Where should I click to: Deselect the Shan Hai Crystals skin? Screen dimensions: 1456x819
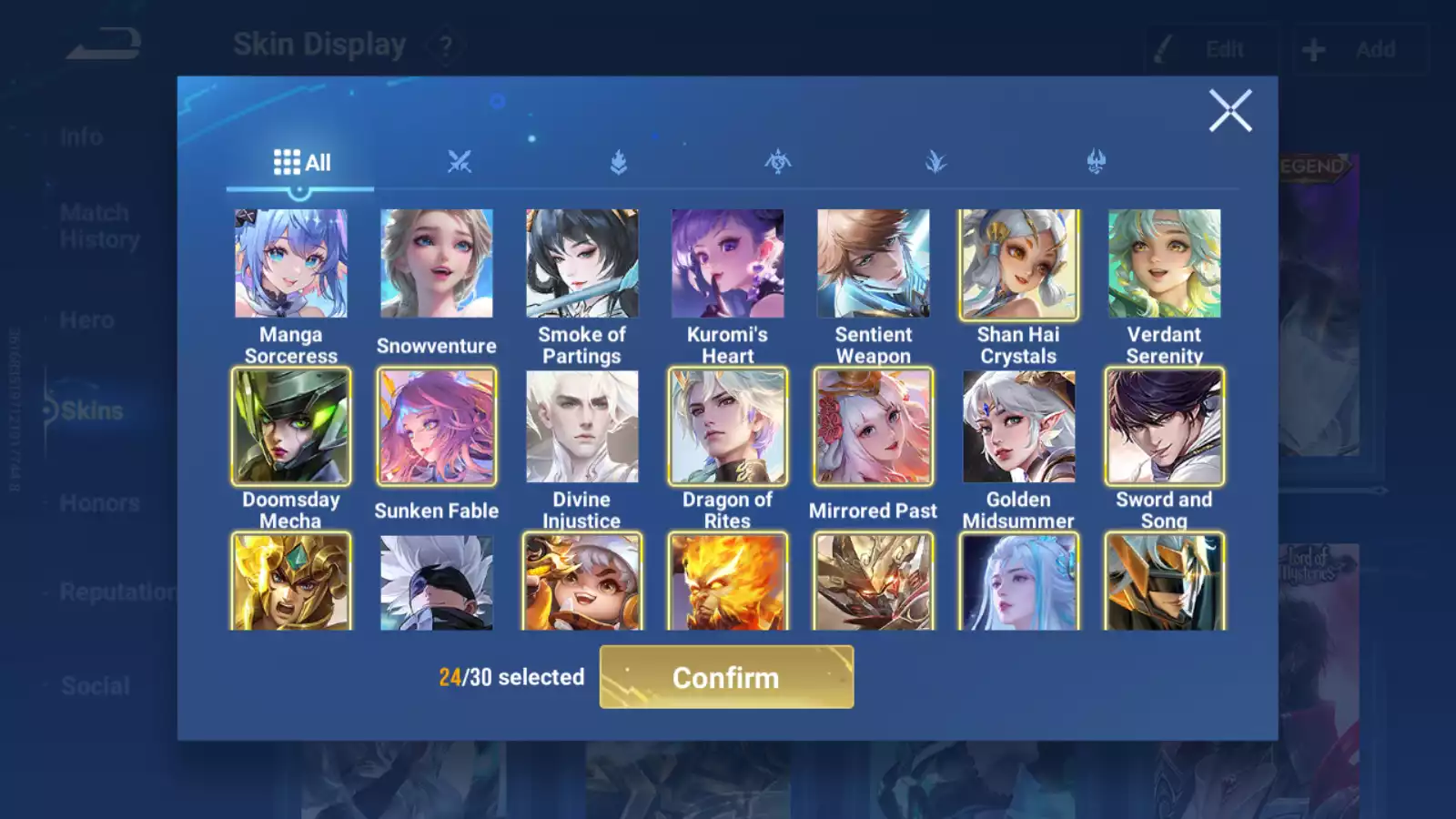(1019, 264)
